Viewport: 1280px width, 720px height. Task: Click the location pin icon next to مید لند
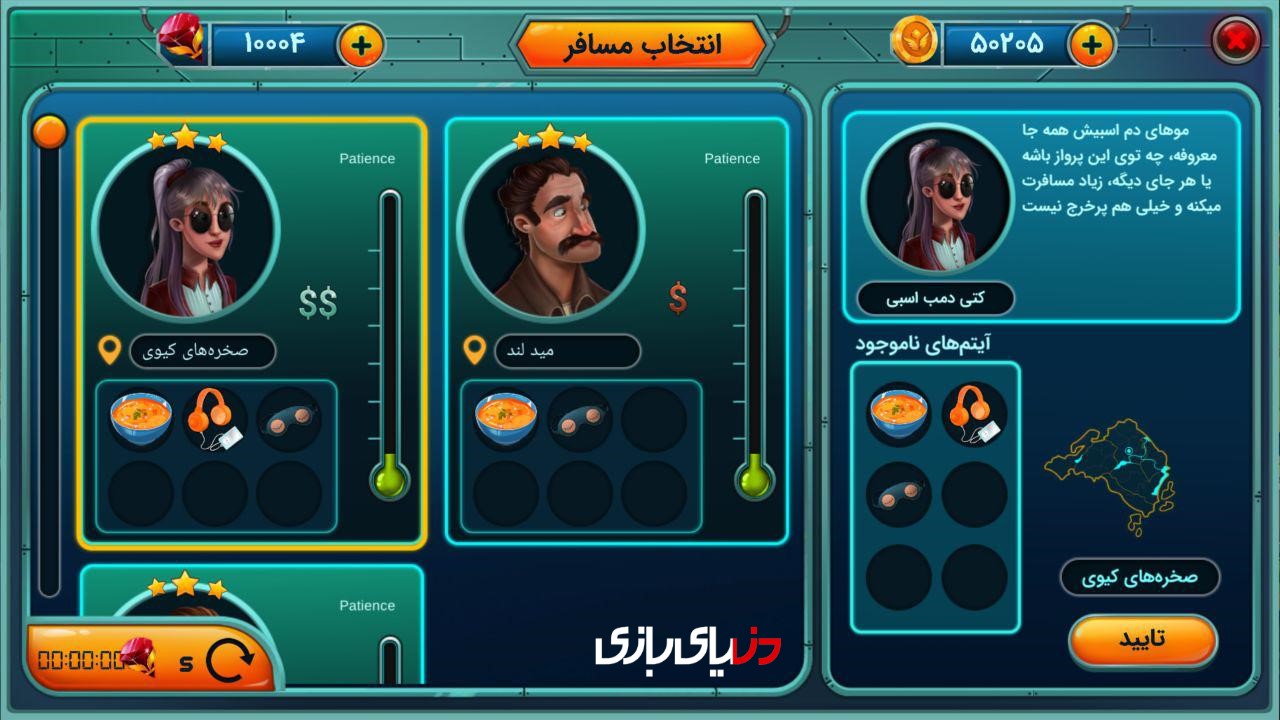click(474, 351)
